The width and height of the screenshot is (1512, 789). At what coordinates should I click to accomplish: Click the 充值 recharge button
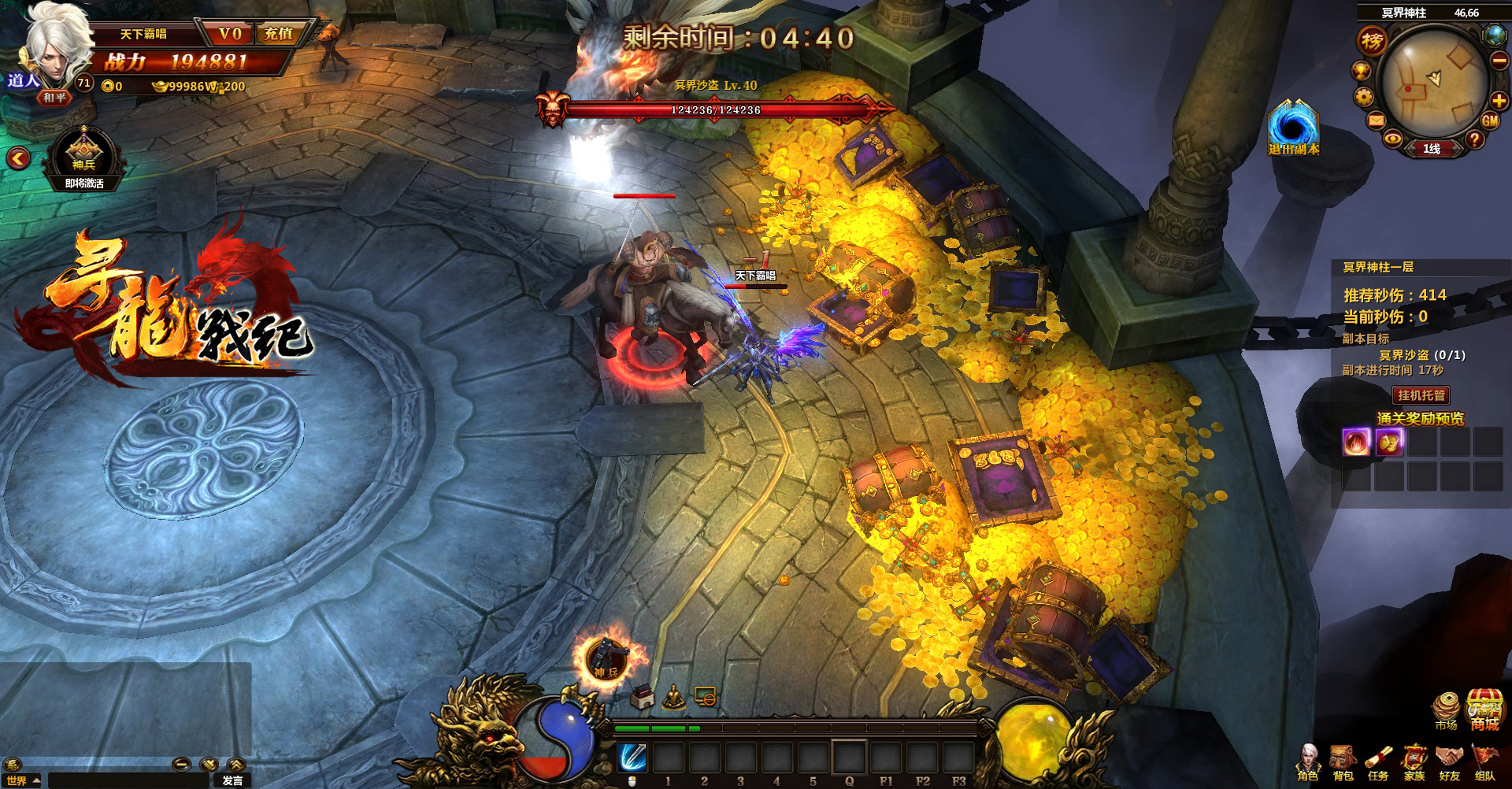pos(278,34)
